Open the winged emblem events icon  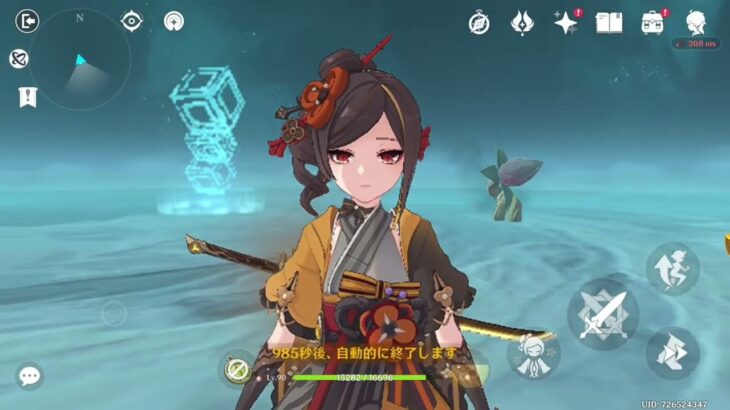[522, 22]
